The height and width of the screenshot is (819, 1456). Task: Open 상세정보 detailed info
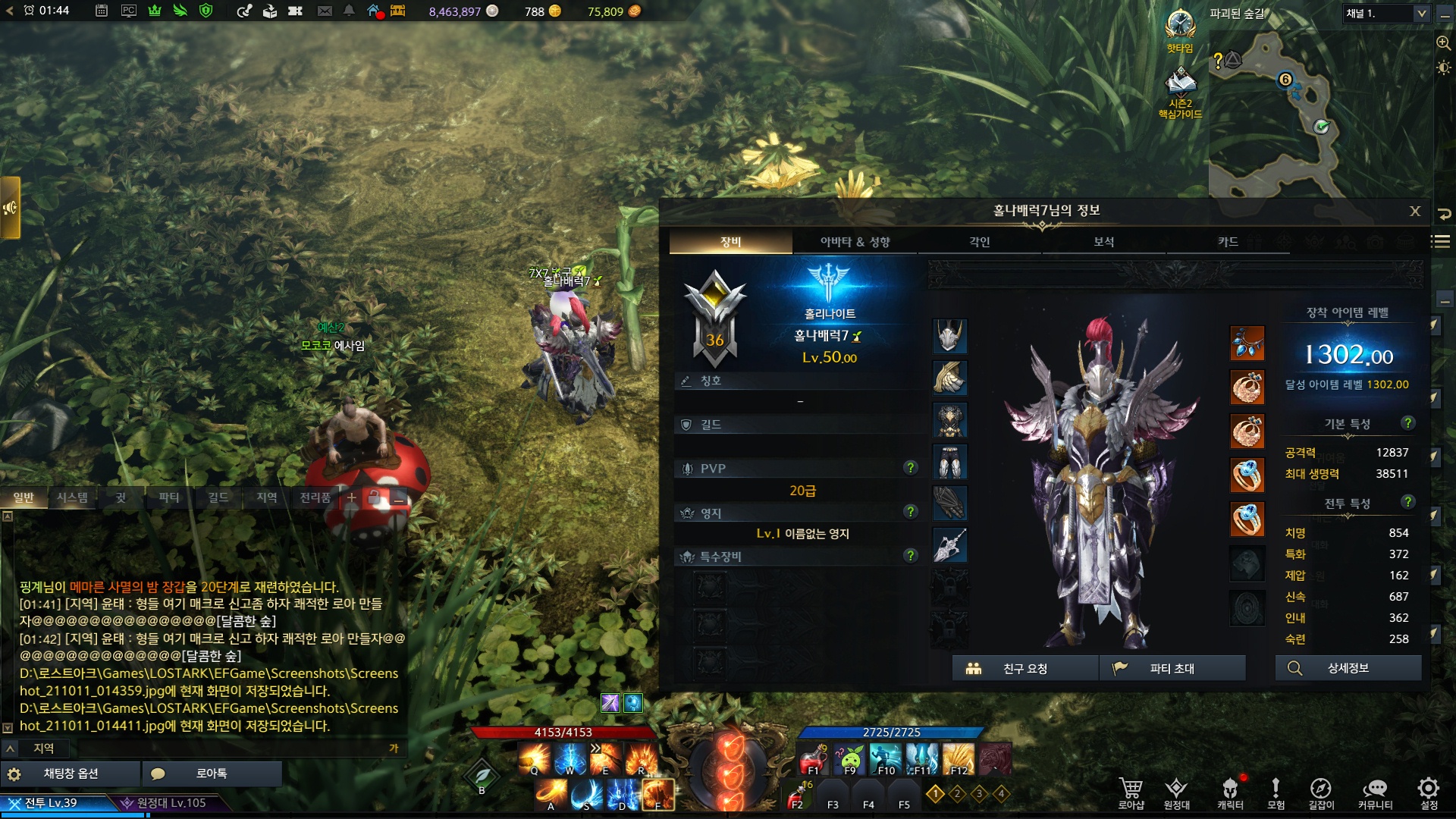click(x=1348, y=668)
